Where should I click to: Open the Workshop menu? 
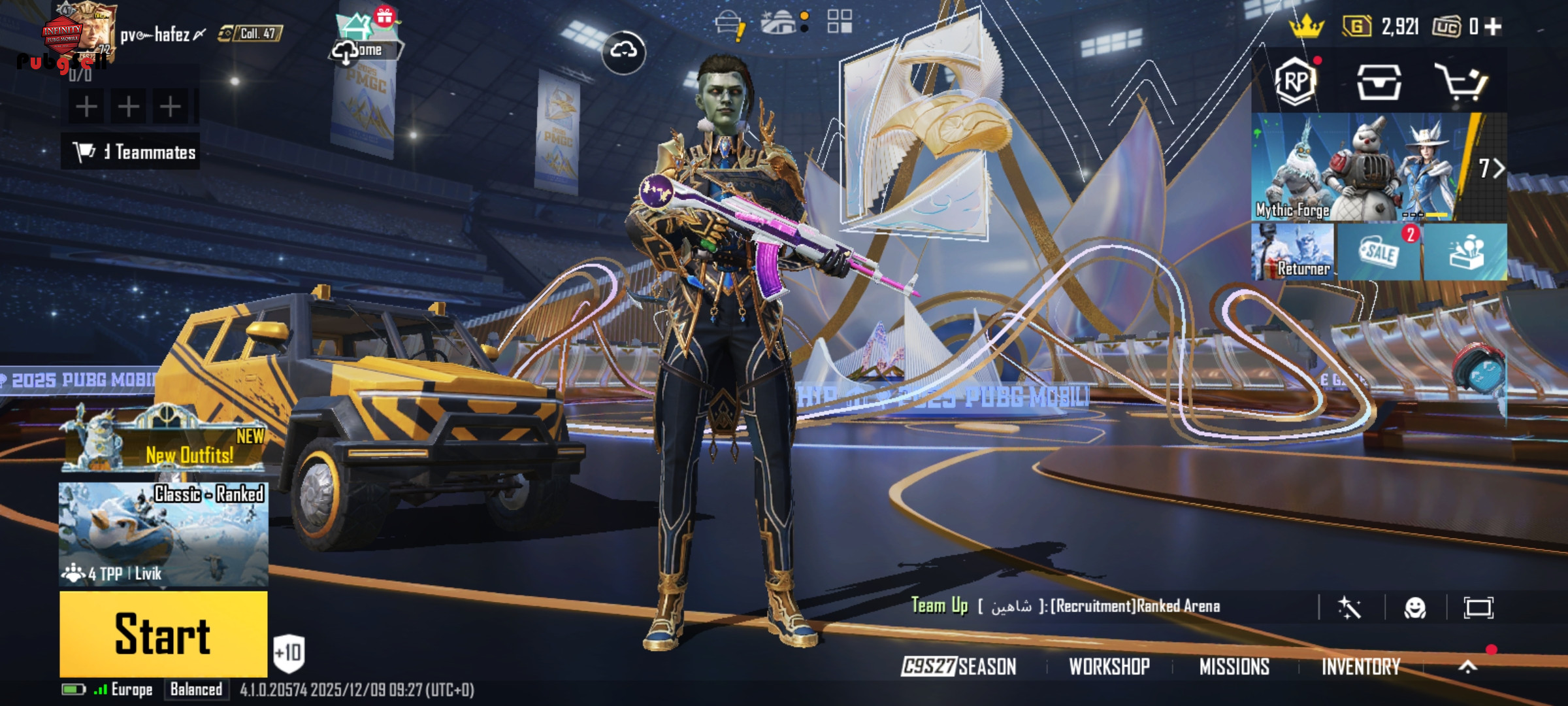pyautogui.click(x=1109, y=667)
